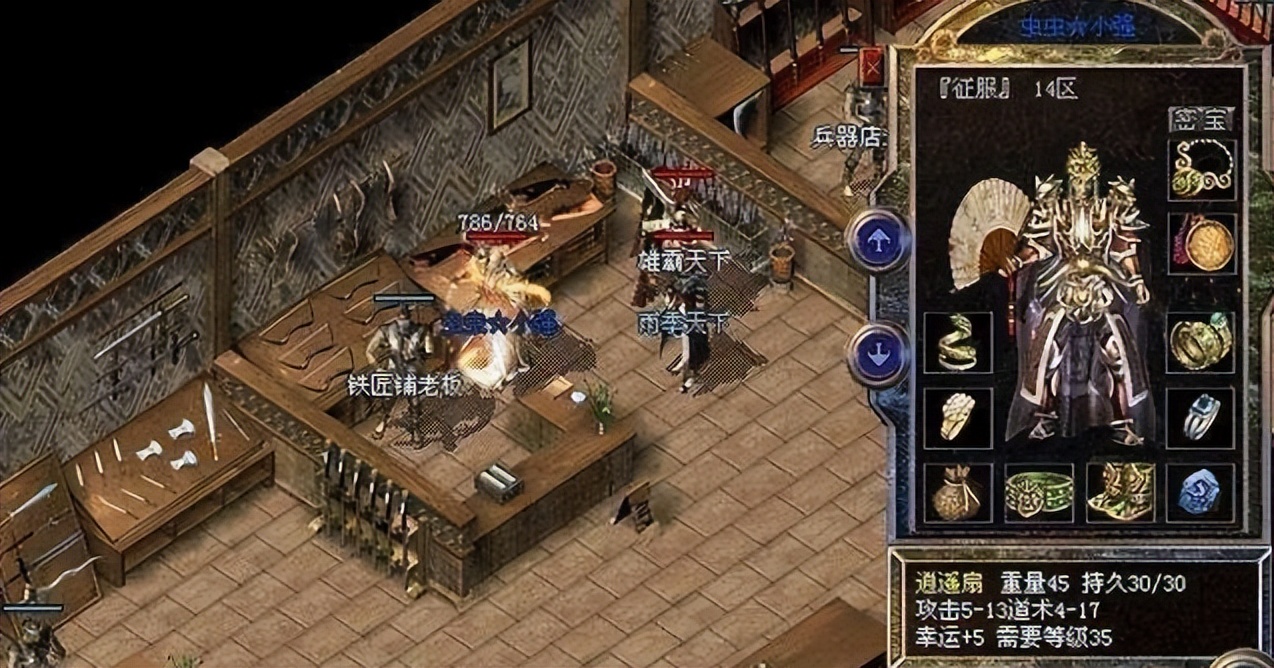1274x668 pixels.
Task: Open the 密宝 treasure button
Action: tap(1200, 120)
